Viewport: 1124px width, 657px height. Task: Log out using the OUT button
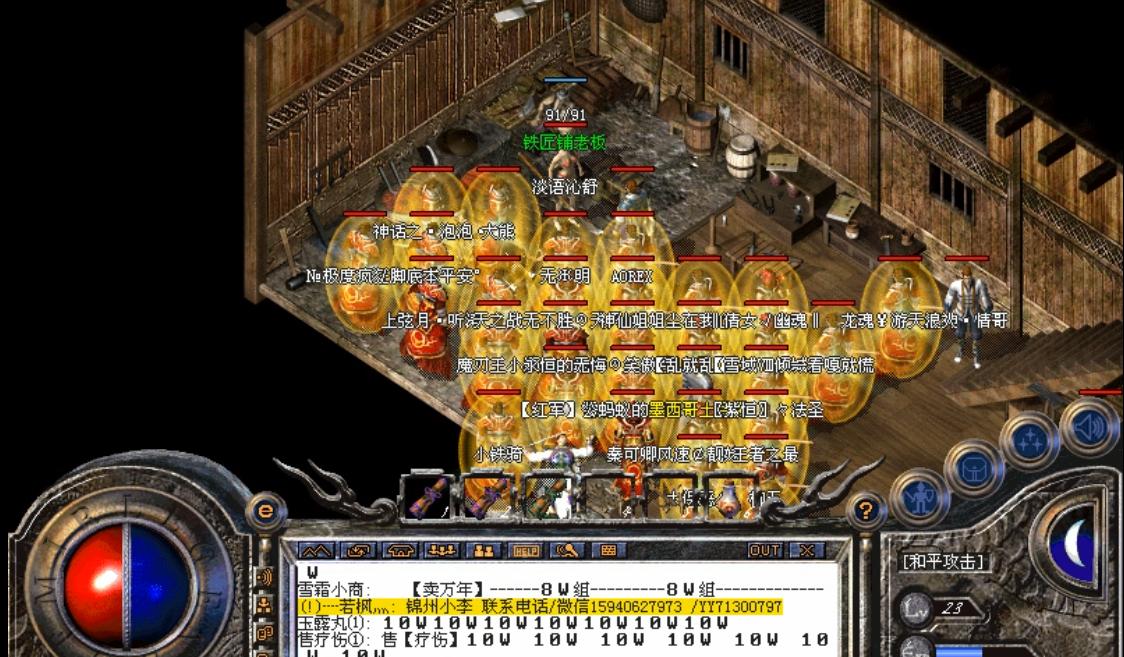765,550
